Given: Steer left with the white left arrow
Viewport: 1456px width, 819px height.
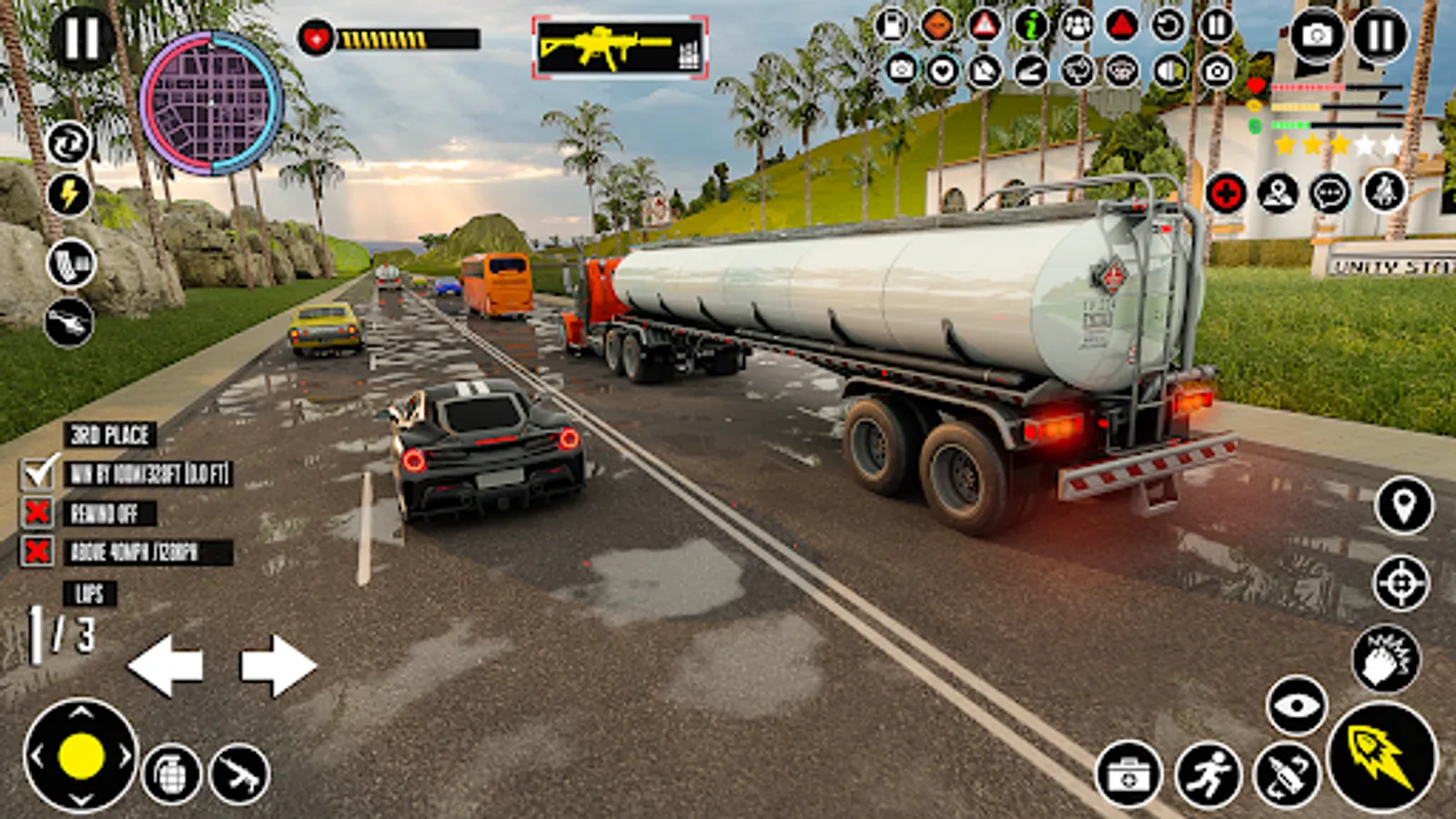Looking at the screenshot, I should pyautogui.click(x=166, y=665).
